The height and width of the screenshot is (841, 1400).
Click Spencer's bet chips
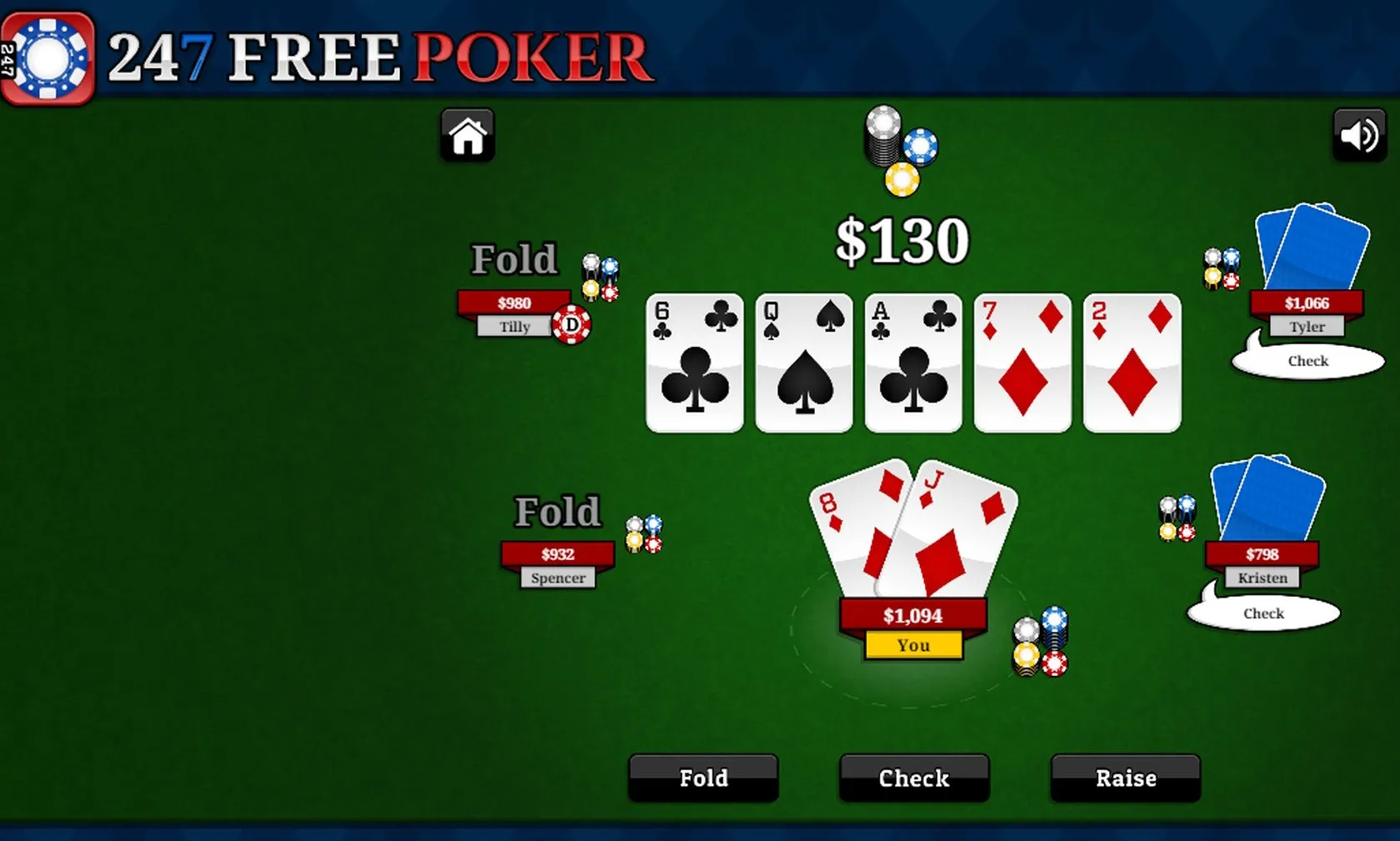643,536
